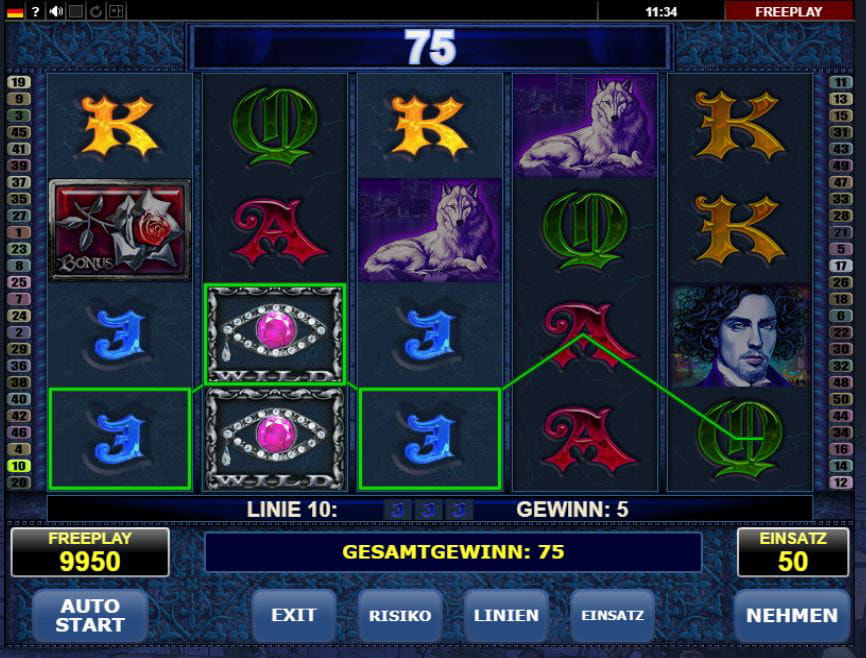
Task: Change the bet using the Einsatz button
Action: (x=613, y=615)
